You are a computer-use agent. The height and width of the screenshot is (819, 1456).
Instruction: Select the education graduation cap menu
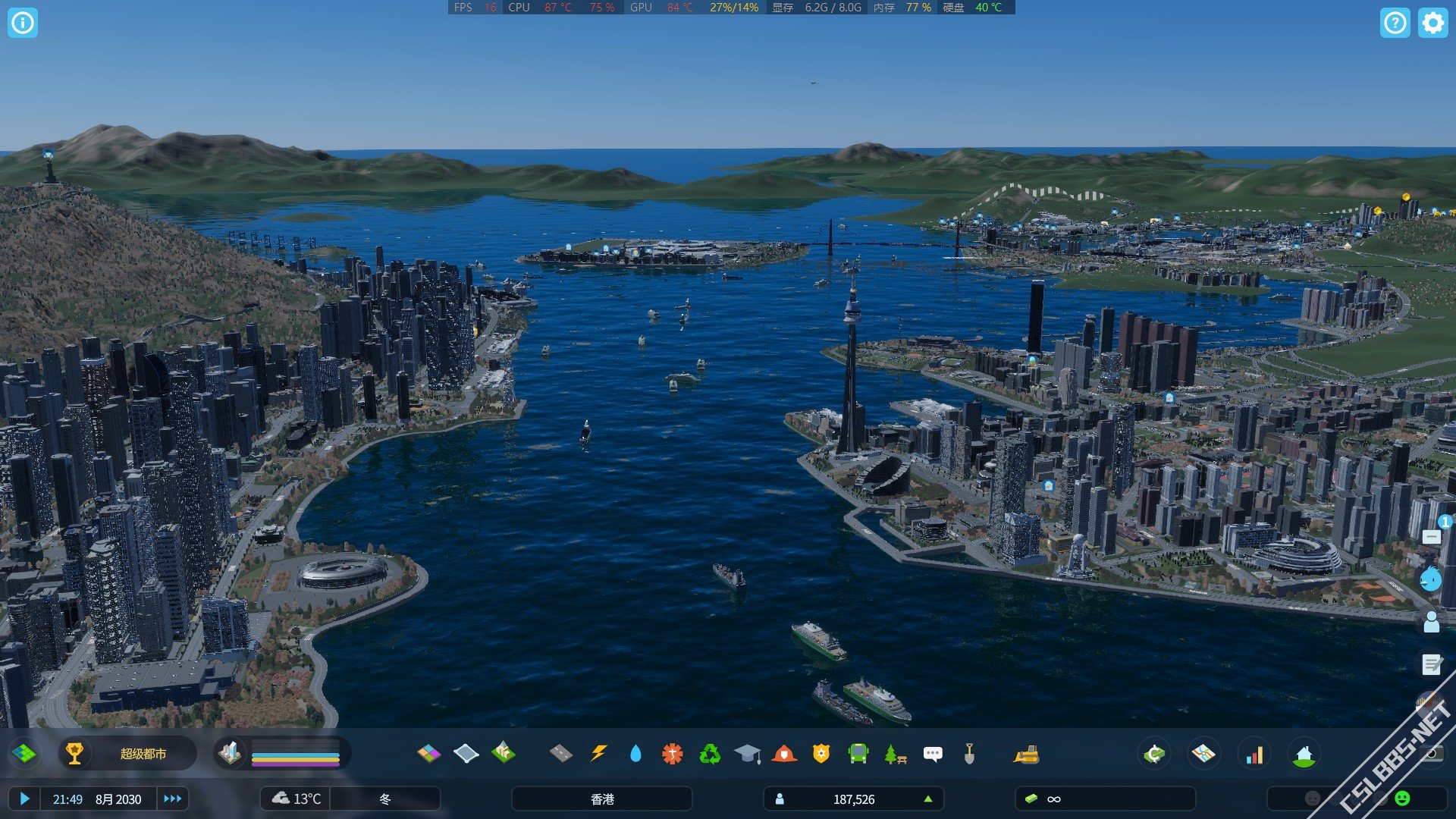[747, 754]
